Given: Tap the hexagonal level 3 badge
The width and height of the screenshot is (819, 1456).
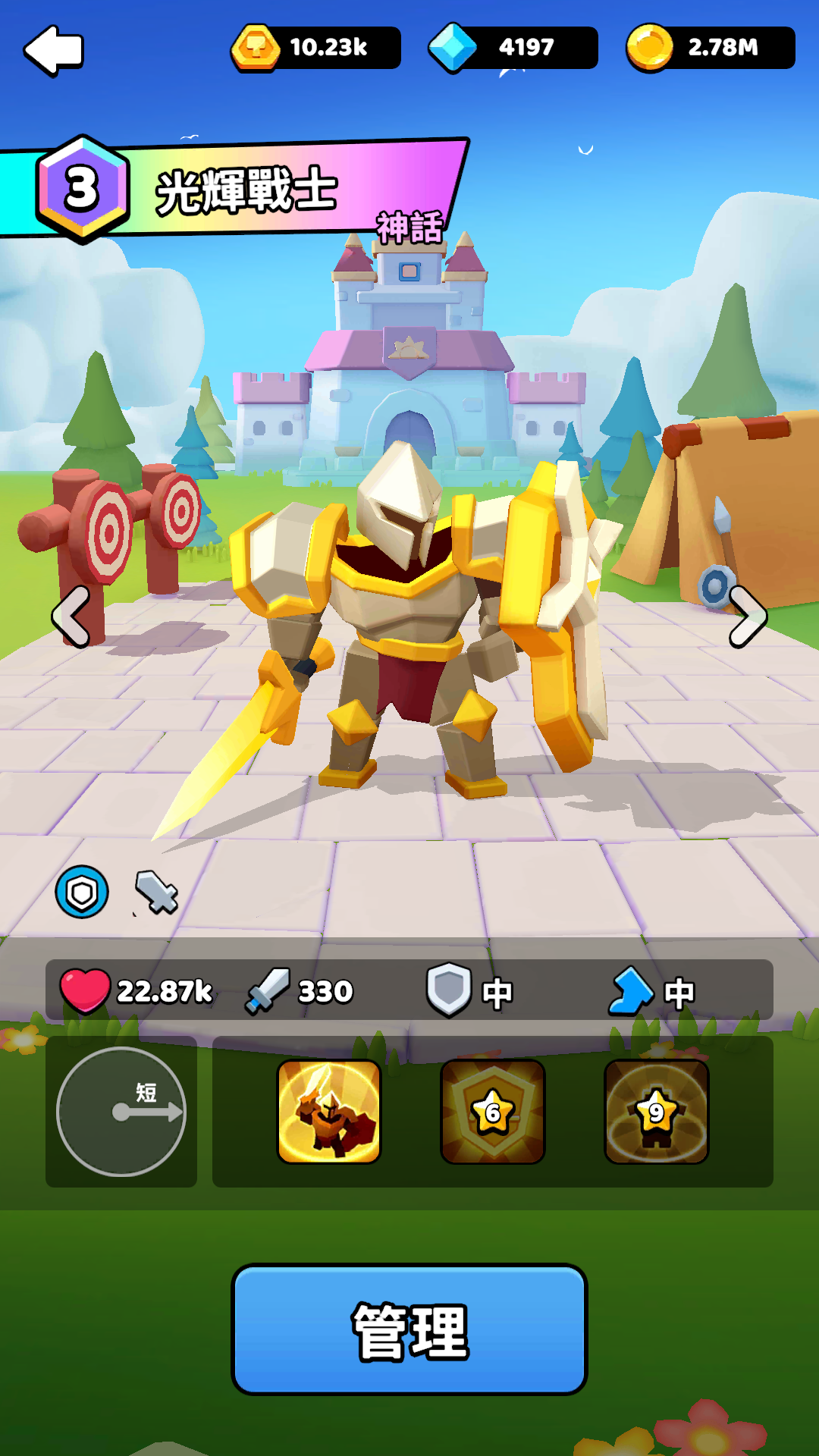Looking at the screenshot, I should point(82,188).
